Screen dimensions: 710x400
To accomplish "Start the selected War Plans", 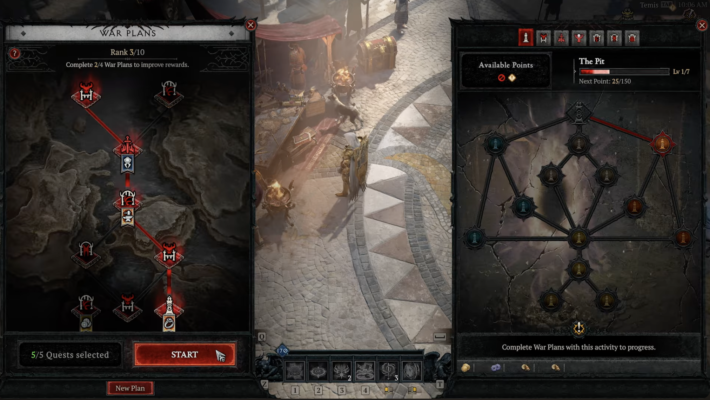I will point(185,354).
